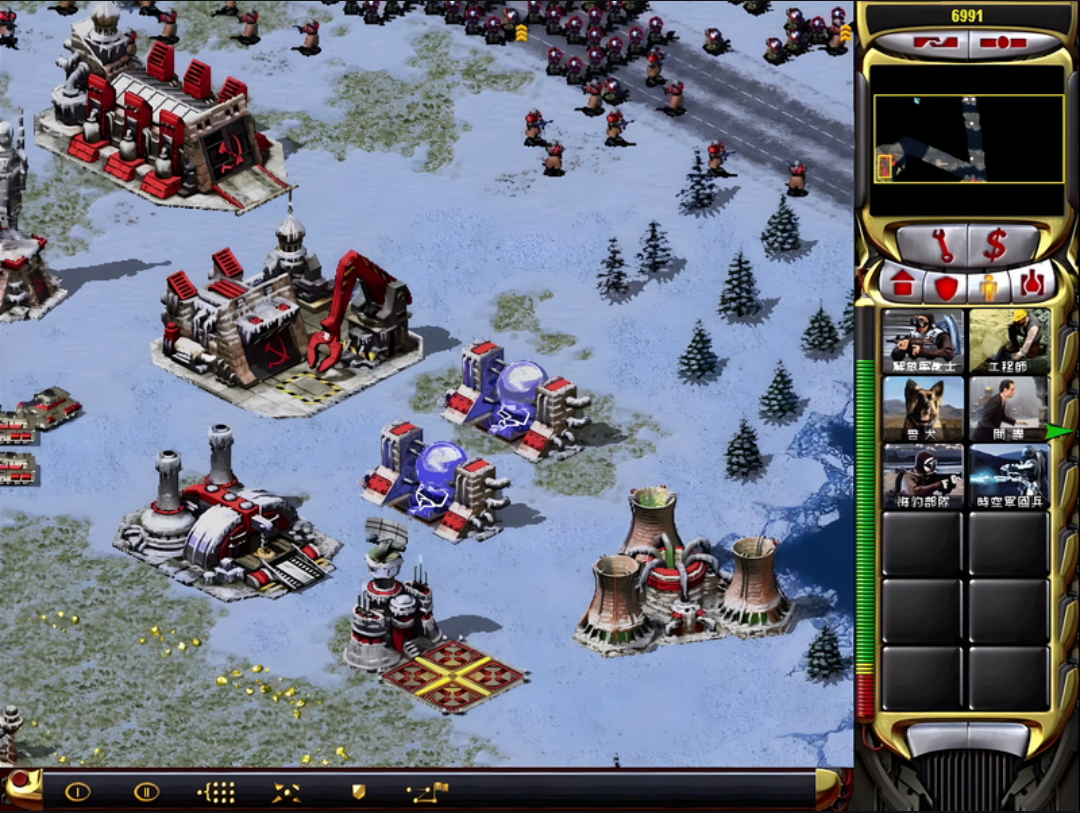Open the diplomacy menu button above radar
Viewport: 1080px width, 813px height.
tap(935, 44)
